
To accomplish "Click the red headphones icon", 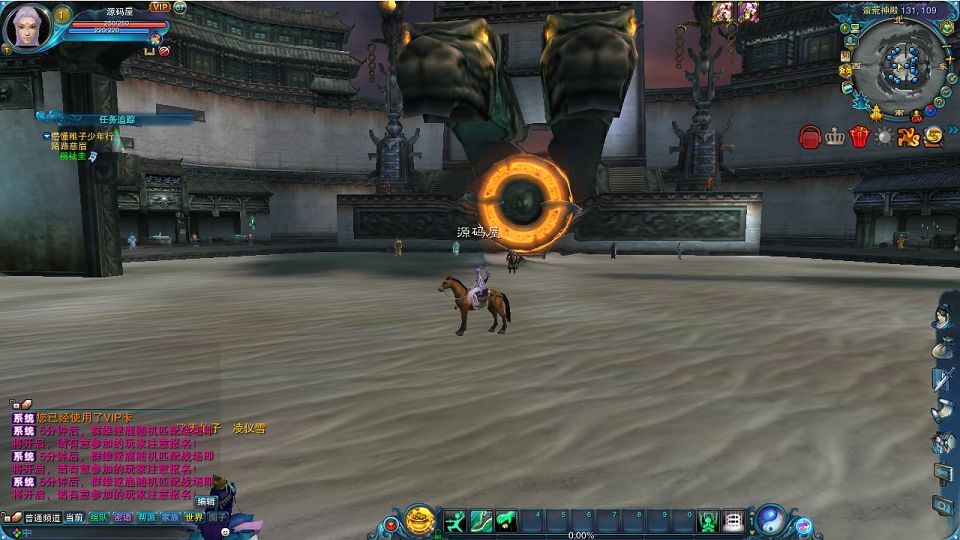I will [x=810, y=137].
